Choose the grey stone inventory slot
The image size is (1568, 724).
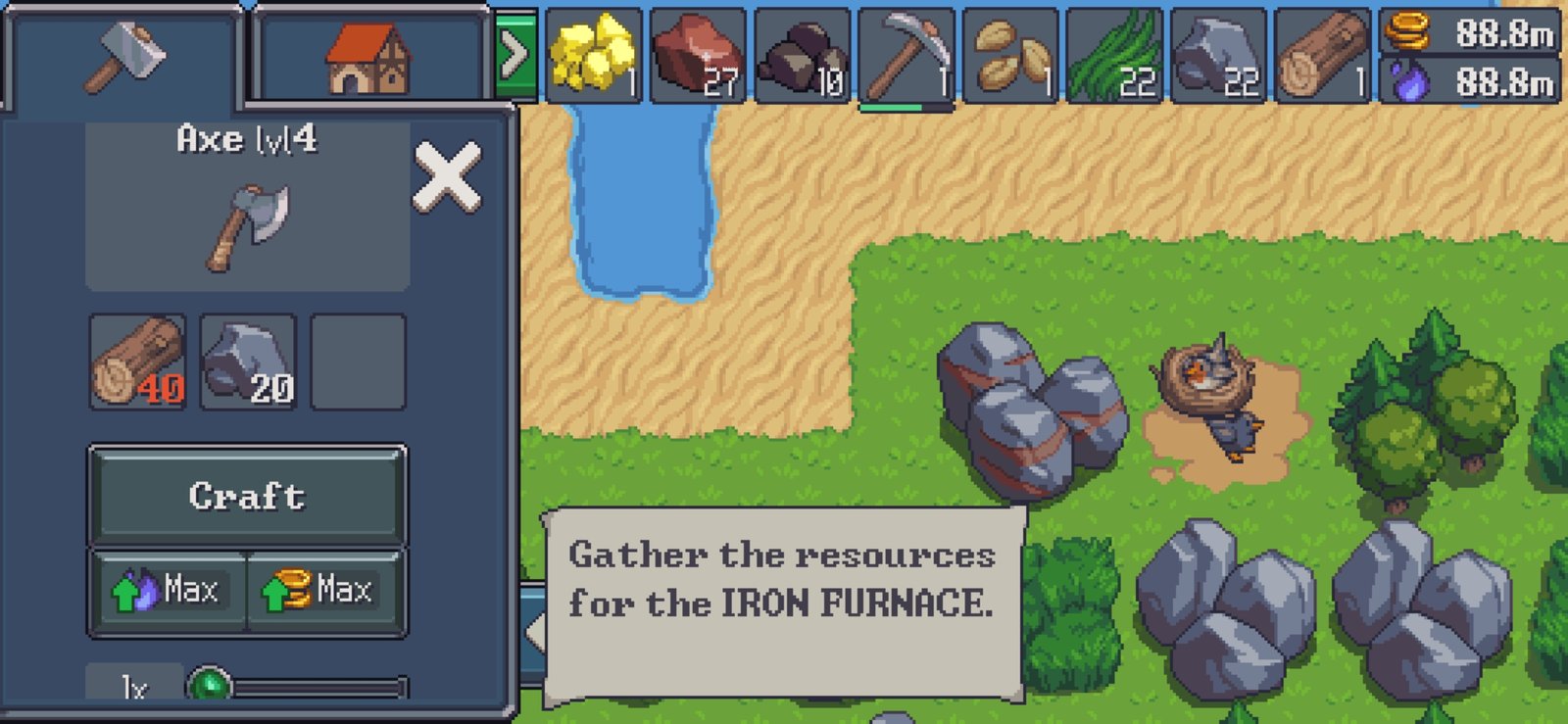pos(1219,56)
